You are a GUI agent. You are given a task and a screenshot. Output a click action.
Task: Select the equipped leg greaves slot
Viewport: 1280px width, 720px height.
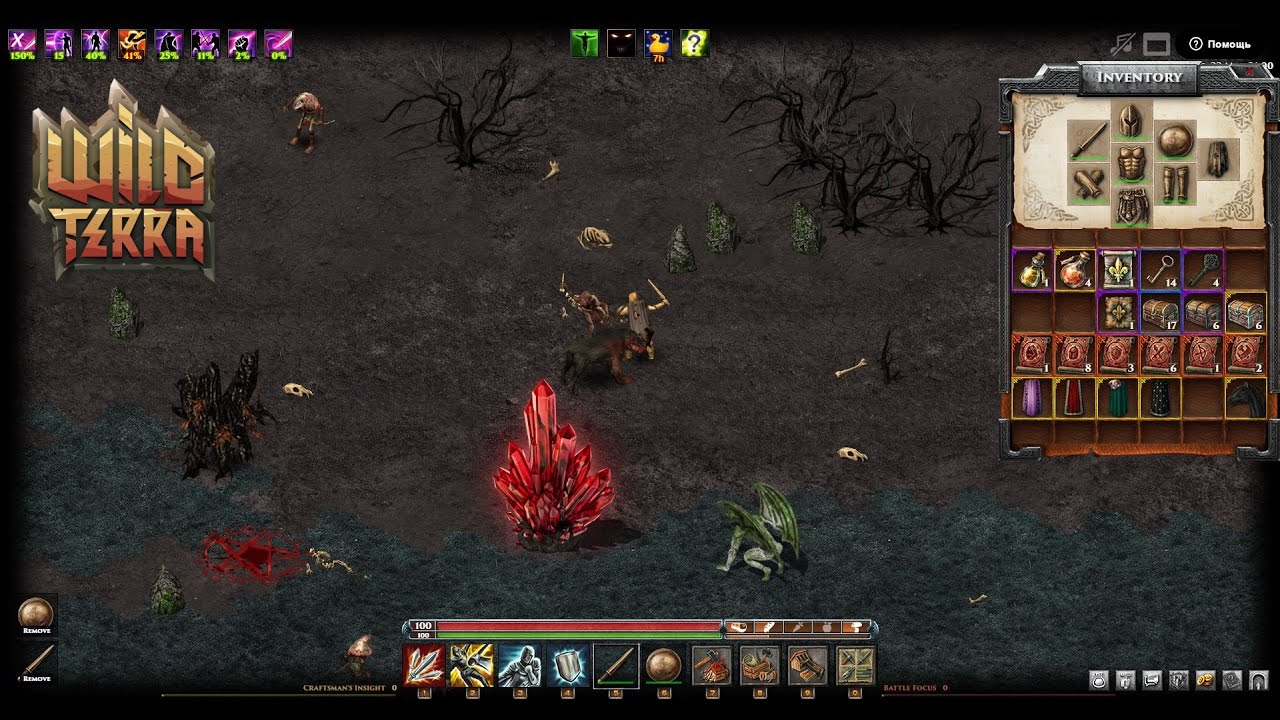pos(1174,183)
